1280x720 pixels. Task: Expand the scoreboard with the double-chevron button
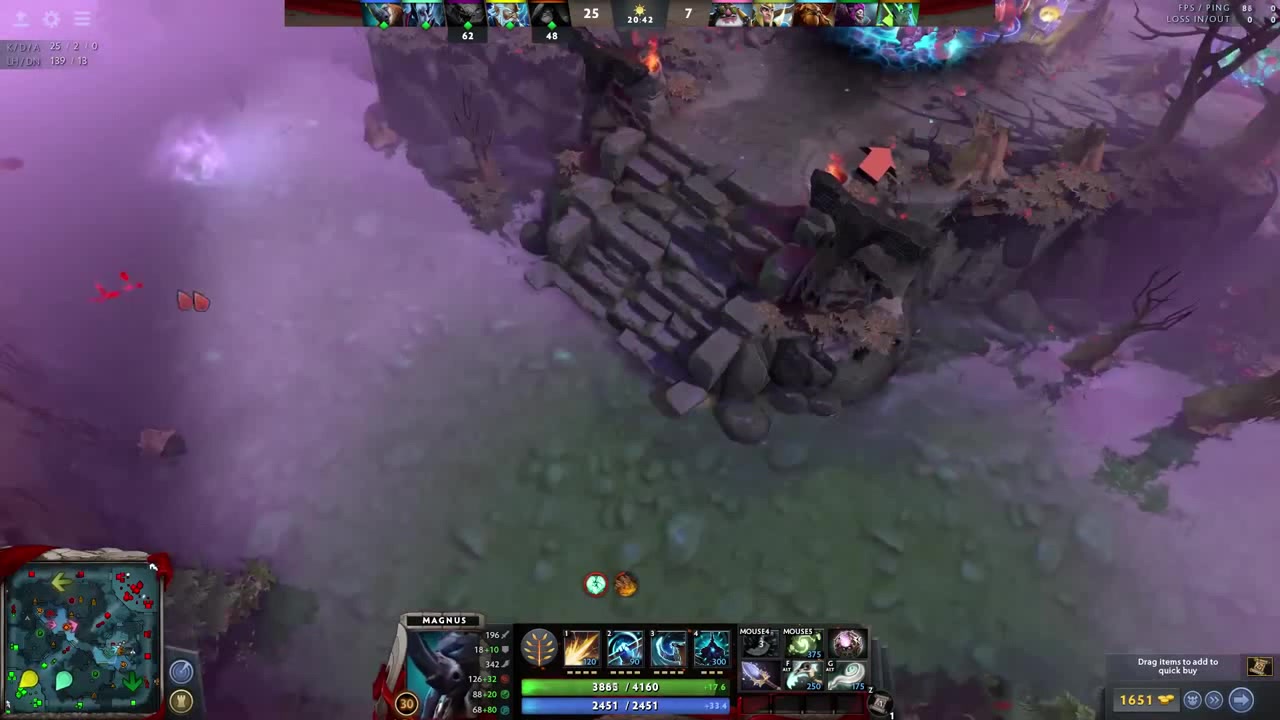[1214, 700]
